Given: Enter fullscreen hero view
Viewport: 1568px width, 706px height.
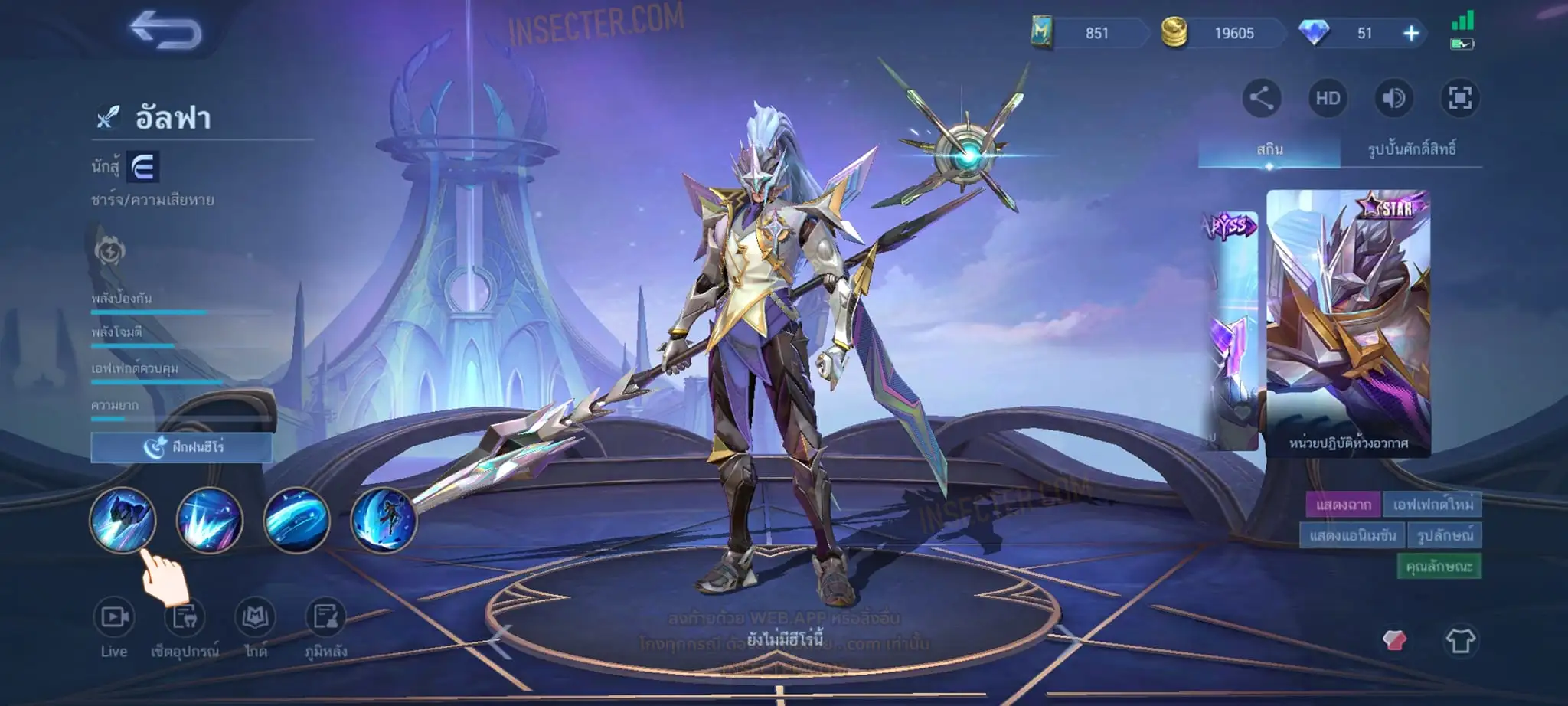Looking at the screenshot, I should pos(1459,98).
